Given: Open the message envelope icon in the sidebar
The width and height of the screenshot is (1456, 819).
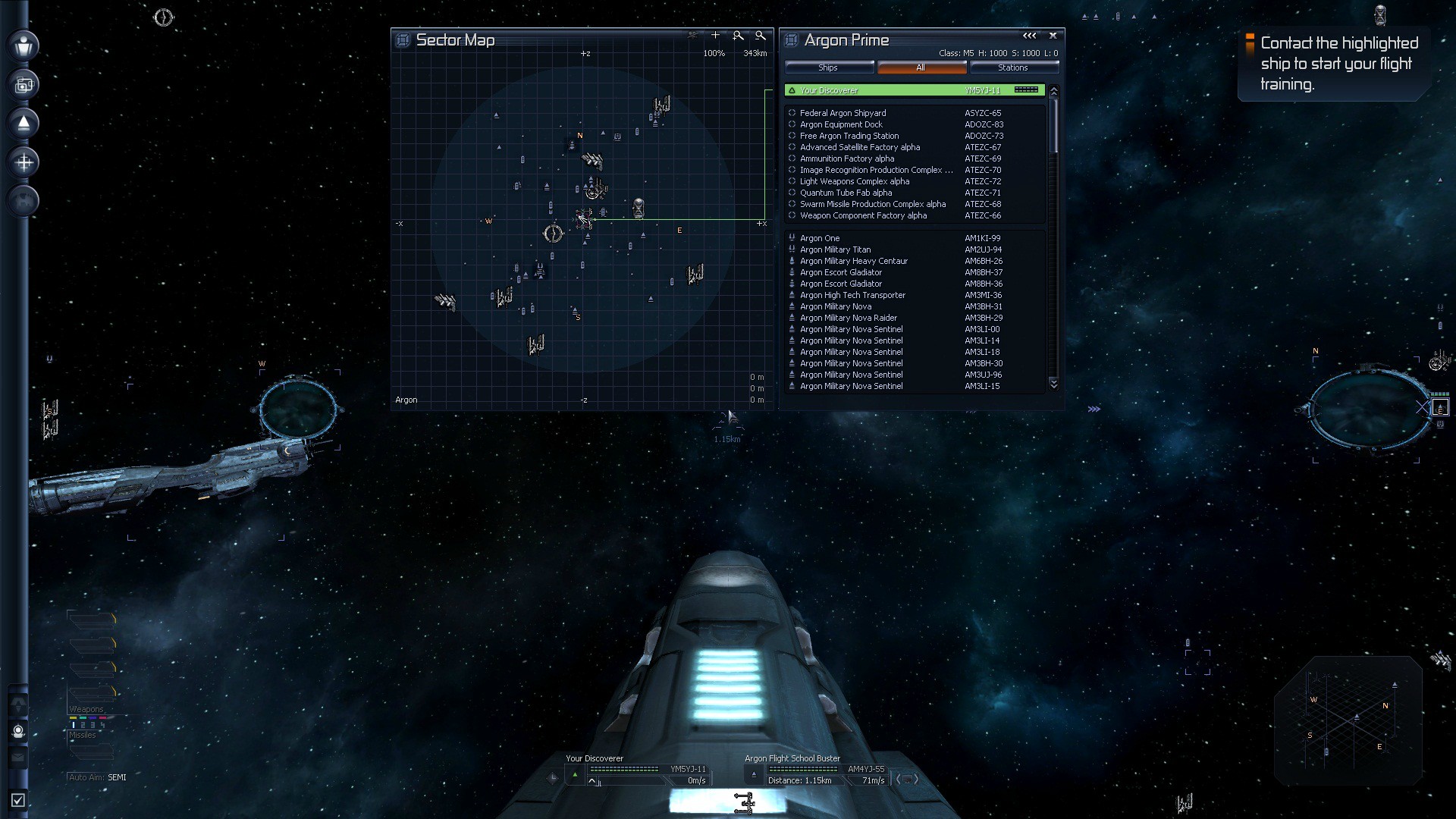Looking at the screenshot, I should click(17, 757).
